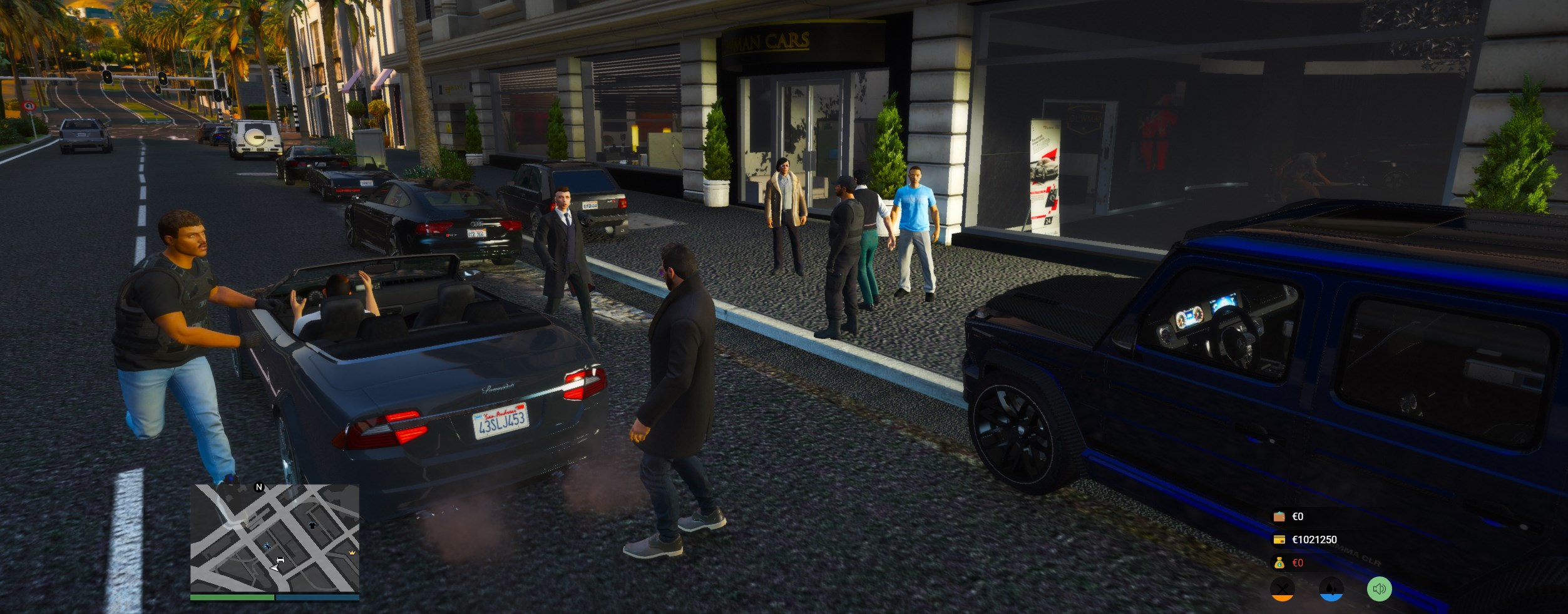Click the north compass marker on minimap
Image resolution: width=1568 pixels, height=614 pixels.
pos(259,487)
